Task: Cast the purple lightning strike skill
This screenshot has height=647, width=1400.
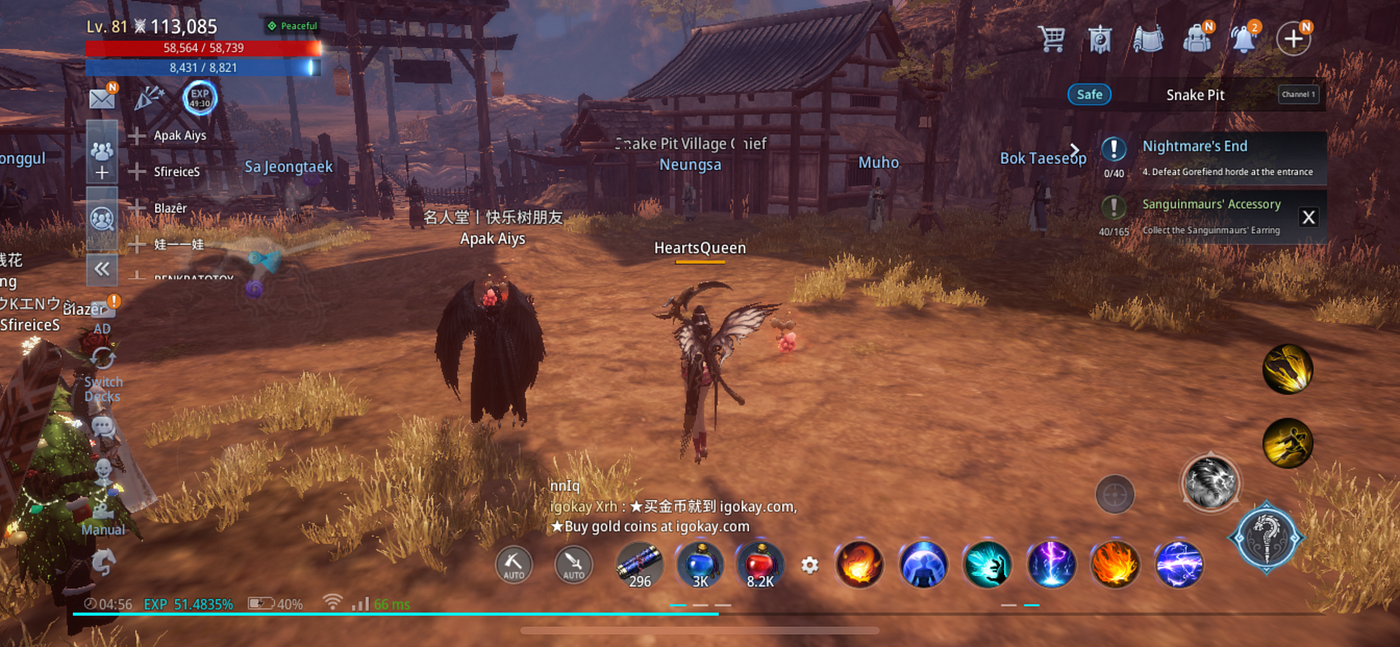Action: click(1051, 565)
